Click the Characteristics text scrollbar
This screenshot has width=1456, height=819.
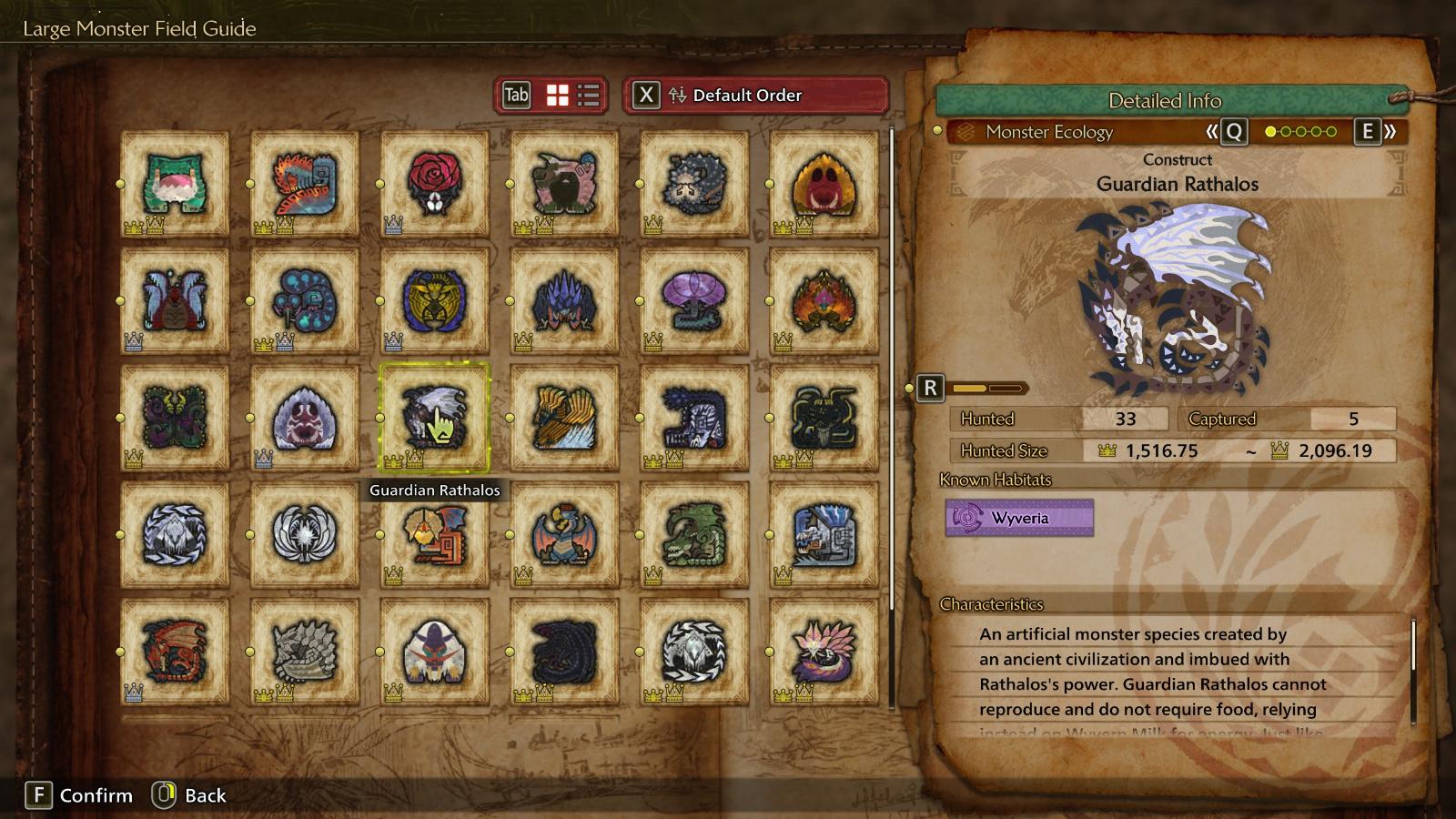pos(1413,646)
